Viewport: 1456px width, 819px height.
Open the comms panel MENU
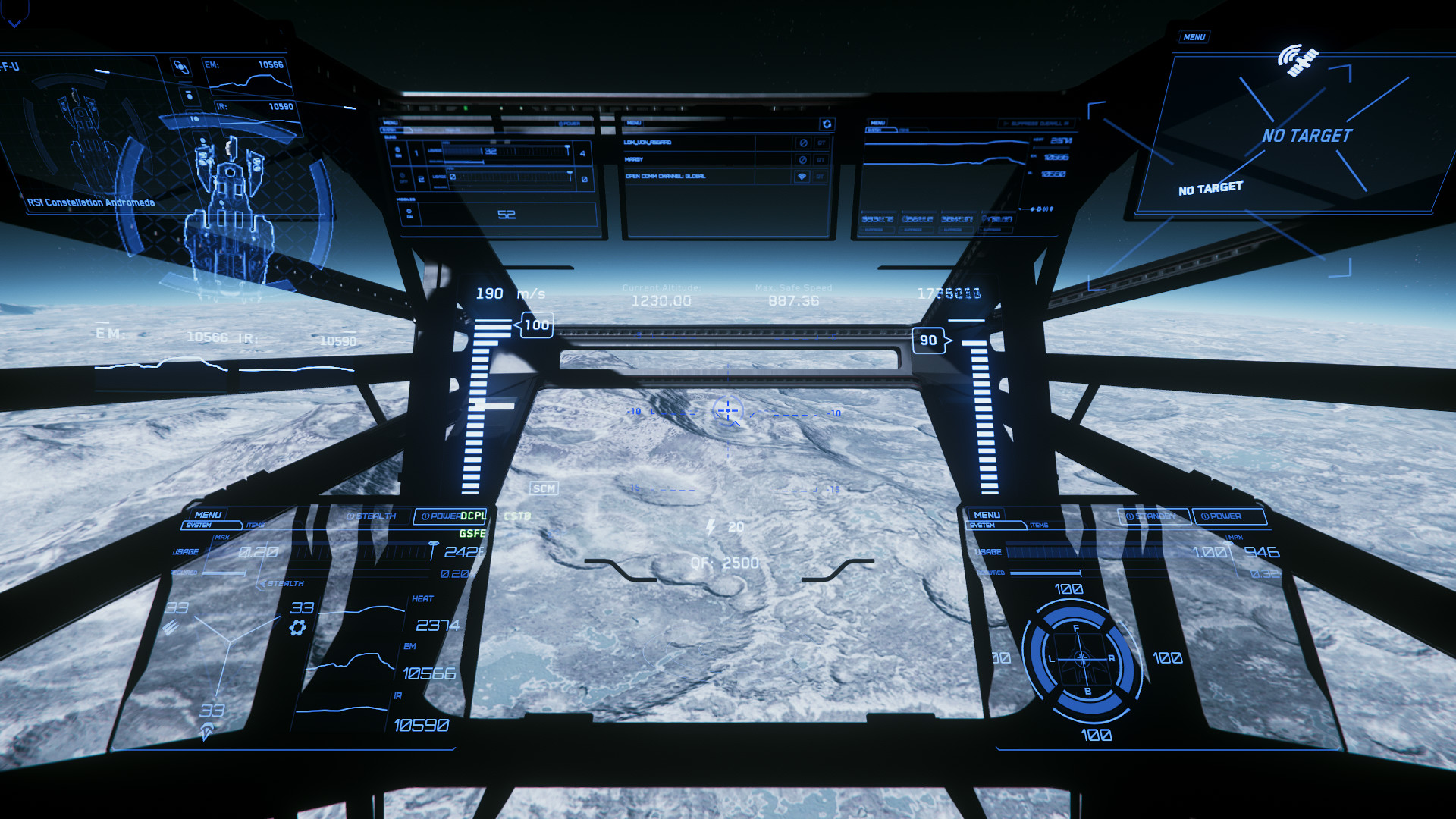coord(634,123)
